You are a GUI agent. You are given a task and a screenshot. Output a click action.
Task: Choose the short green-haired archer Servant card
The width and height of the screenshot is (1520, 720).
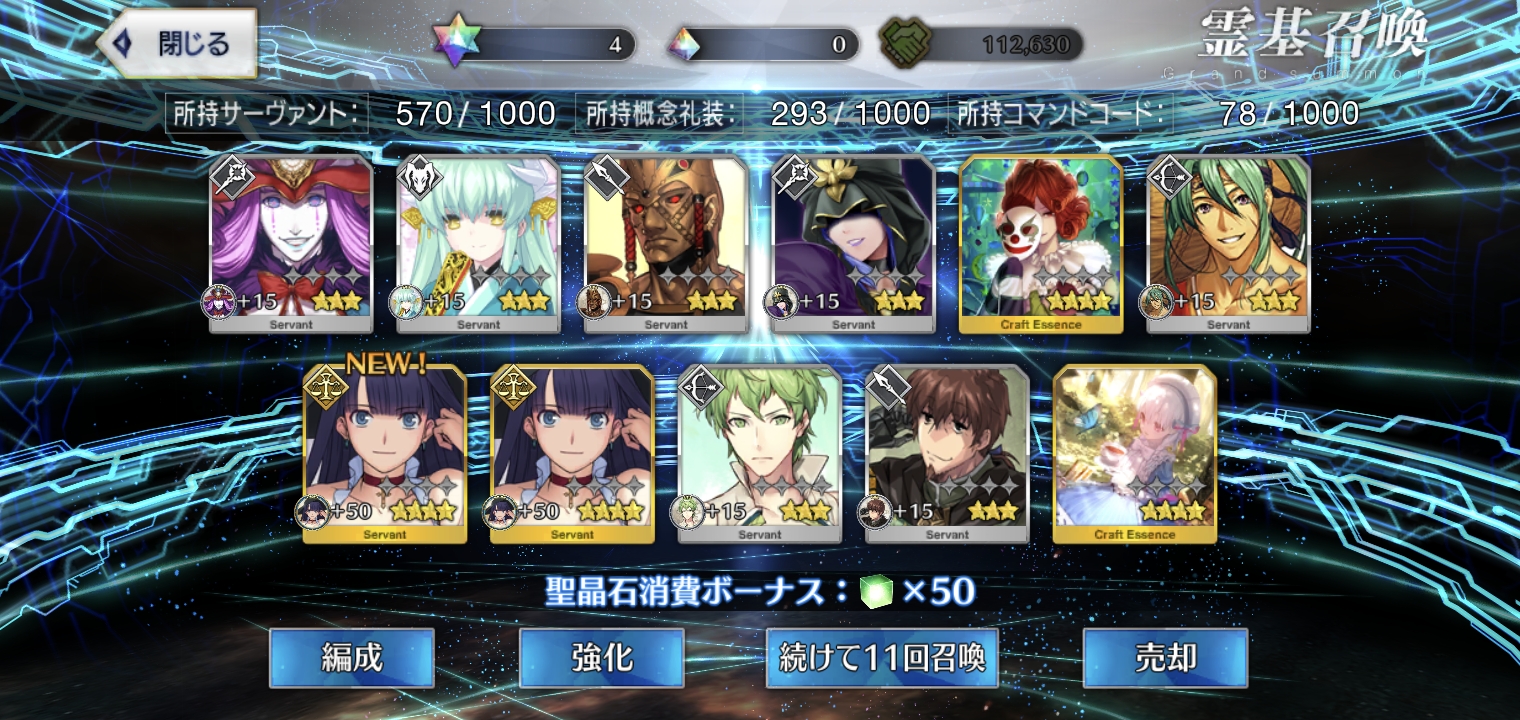pyautogui.click(x=760, y=453)
